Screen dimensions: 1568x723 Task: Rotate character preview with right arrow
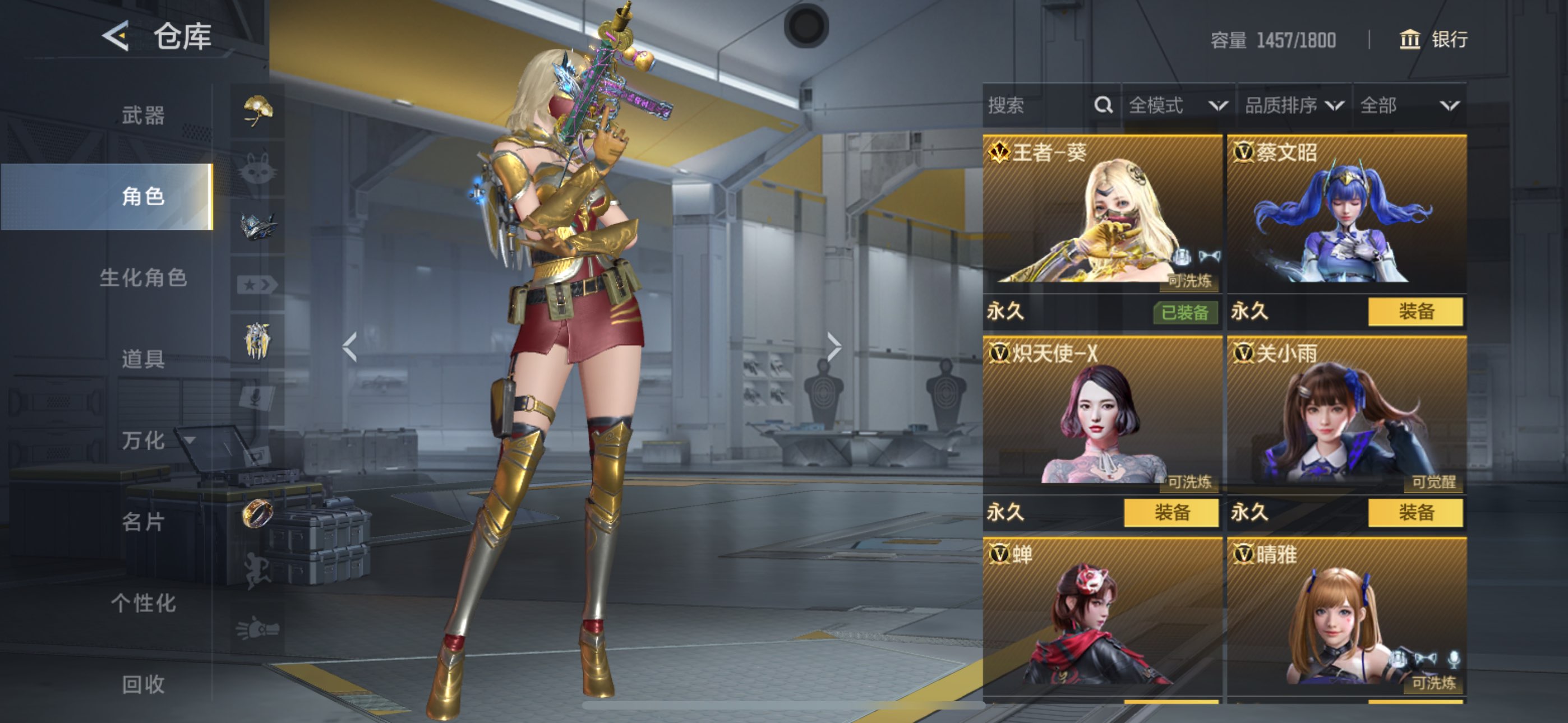pos(834,347)
